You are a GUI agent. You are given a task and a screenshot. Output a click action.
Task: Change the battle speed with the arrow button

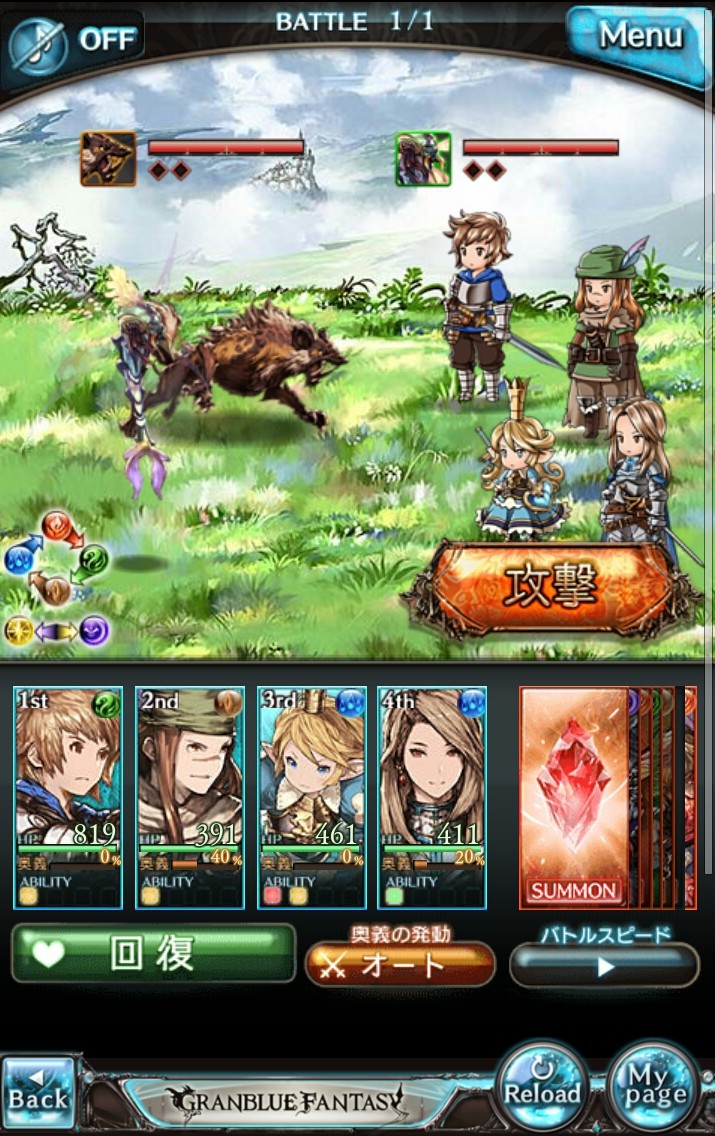point(604,966)
